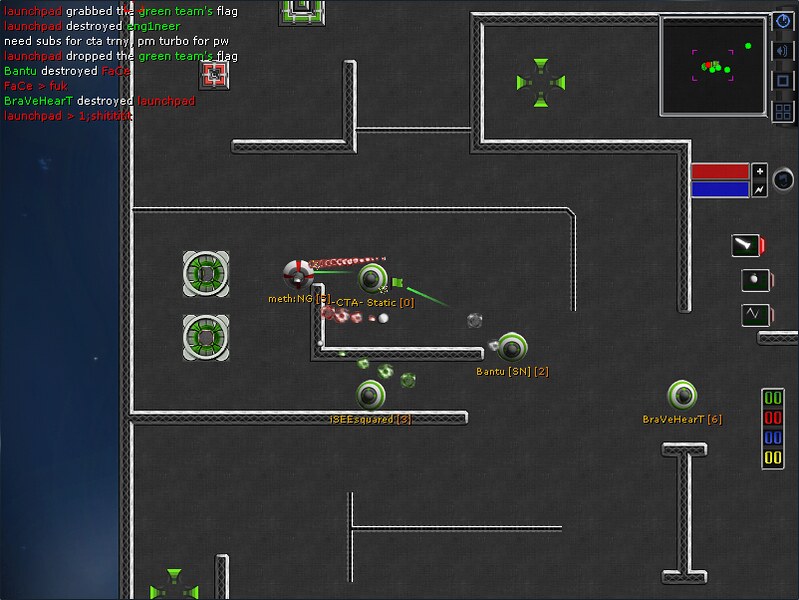Open the four-square grid button

[x=784, y=111]
